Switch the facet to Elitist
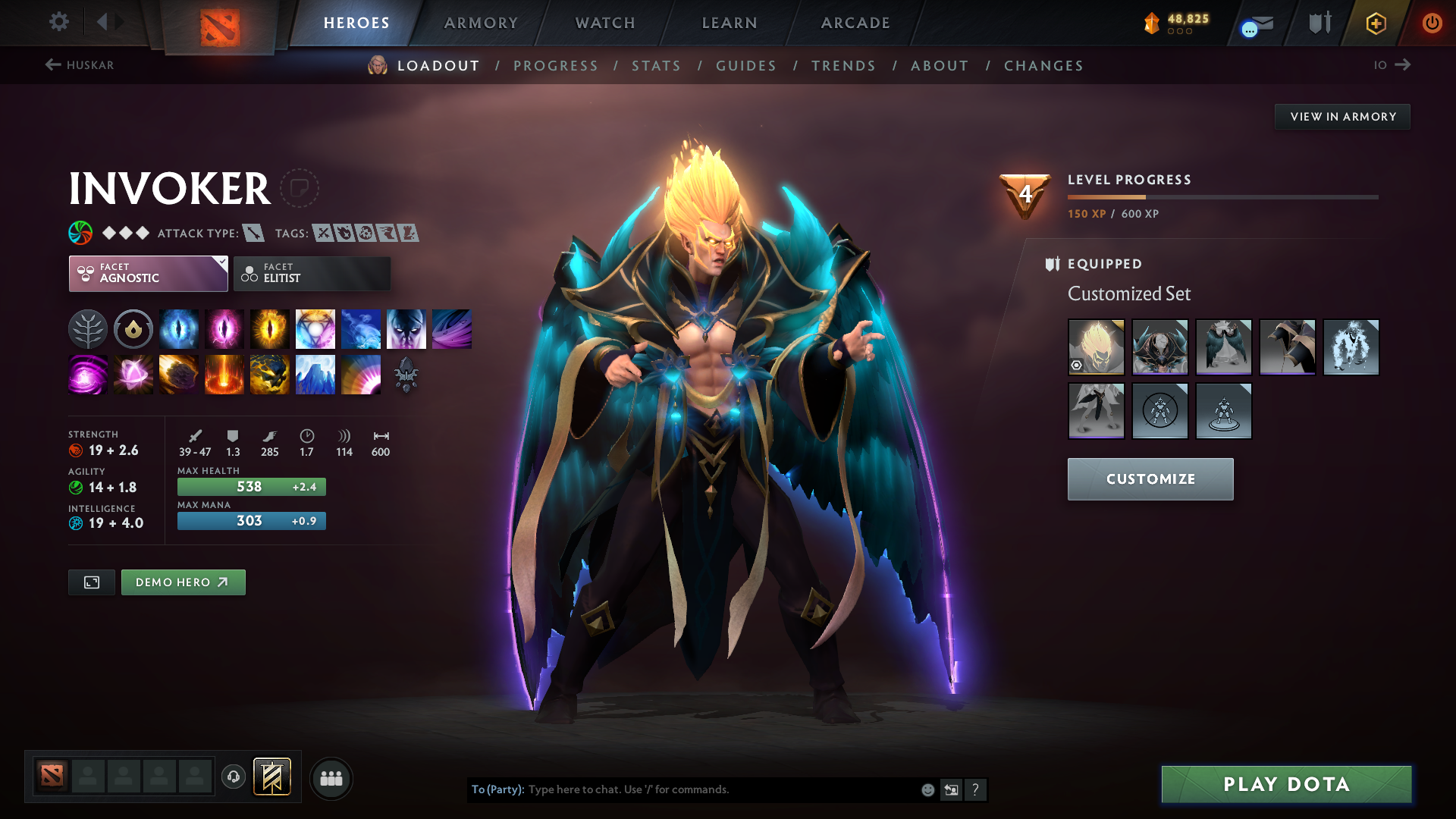Viewport: 1456px width, 819px height. point(312,273)
